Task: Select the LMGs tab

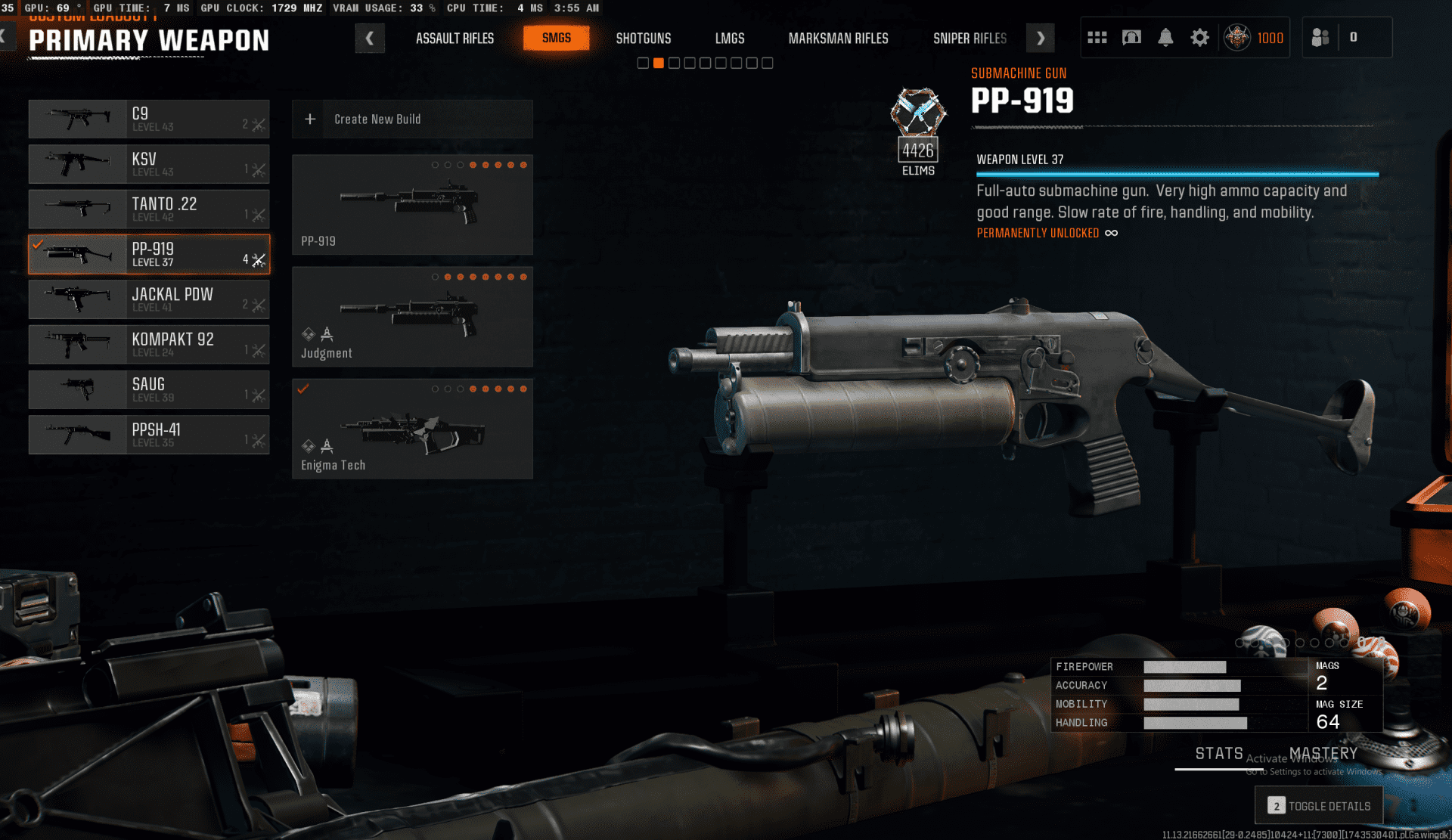Action: coord(730,39)
